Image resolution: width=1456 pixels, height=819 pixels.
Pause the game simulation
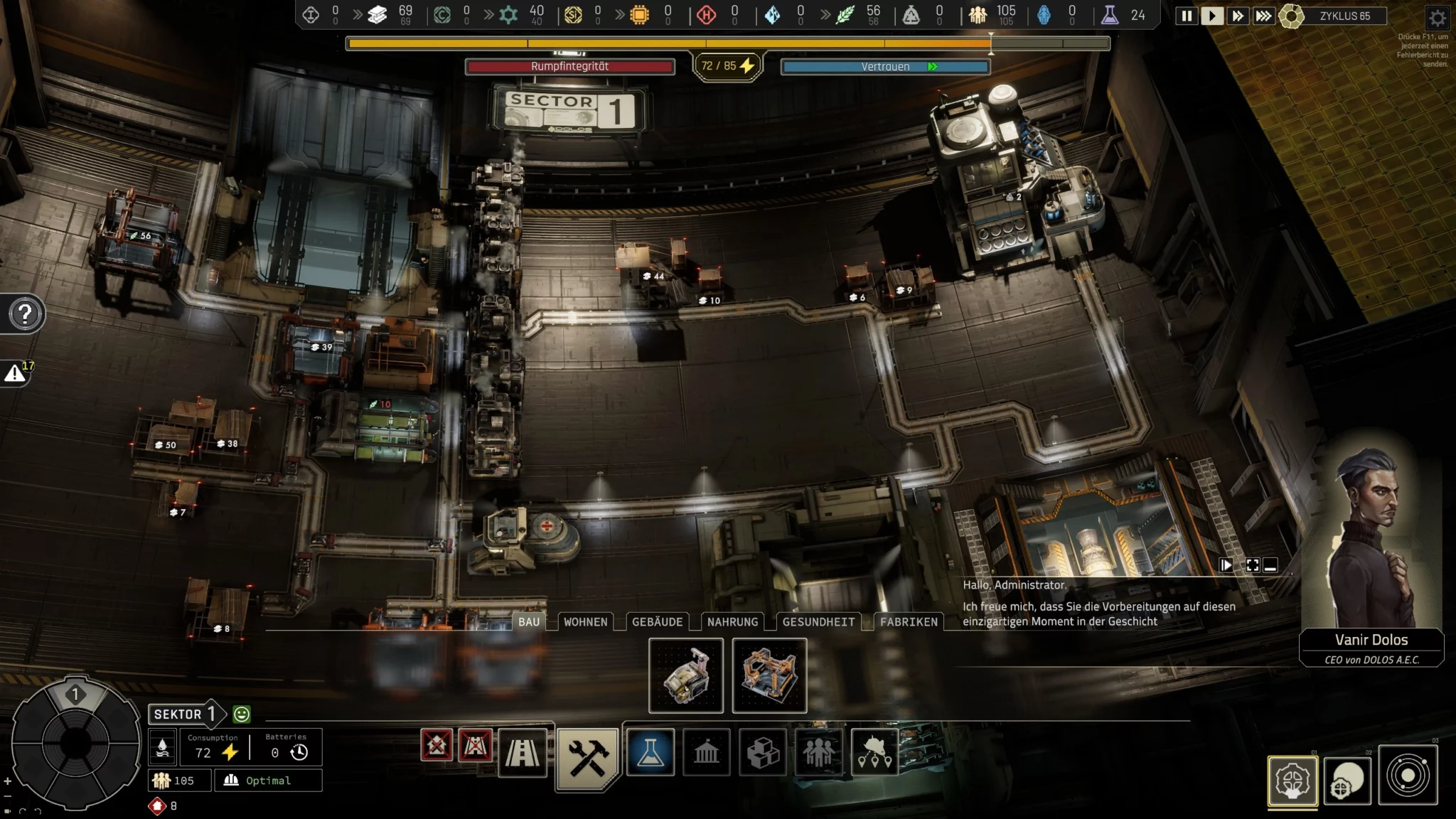[x=1186, y=16]
